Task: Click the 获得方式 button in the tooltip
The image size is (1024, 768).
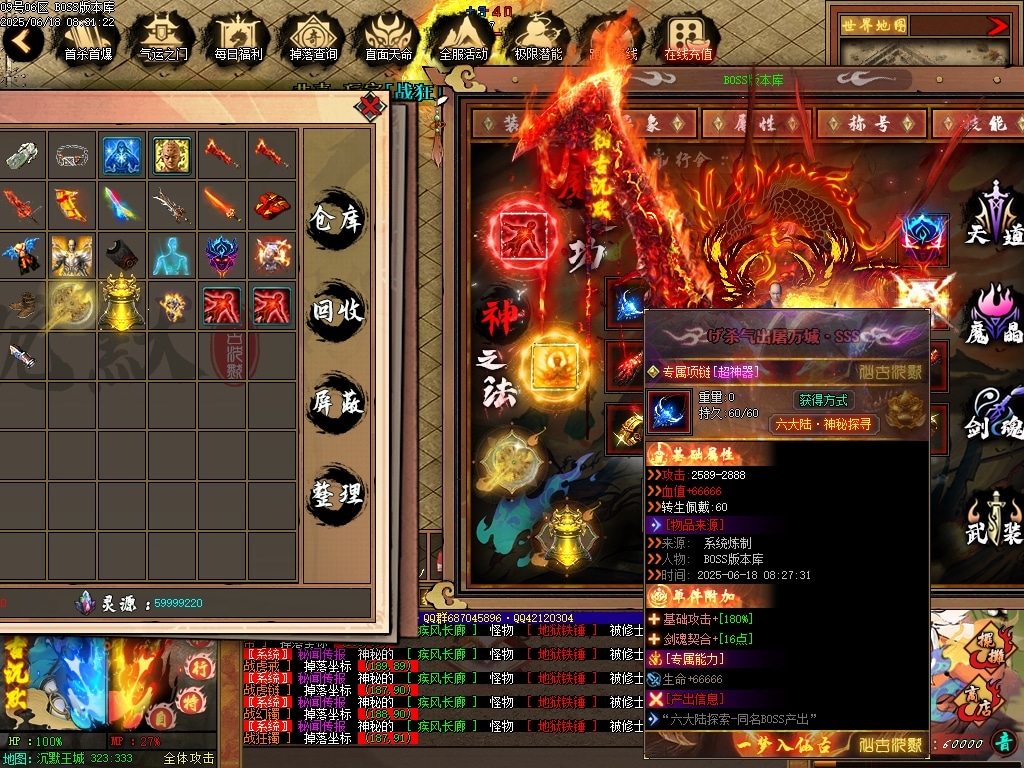Action: pyautogui.click(x=823, y=400)
